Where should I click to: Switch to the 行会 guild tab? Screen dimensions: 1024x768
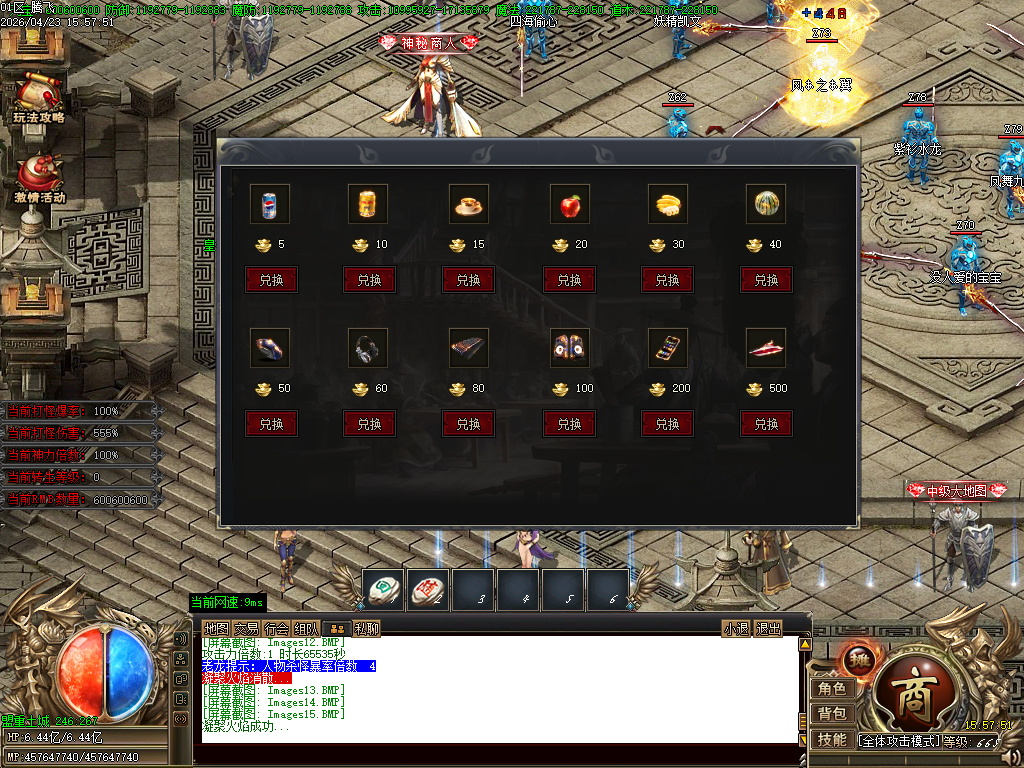(x=277, y=628)
